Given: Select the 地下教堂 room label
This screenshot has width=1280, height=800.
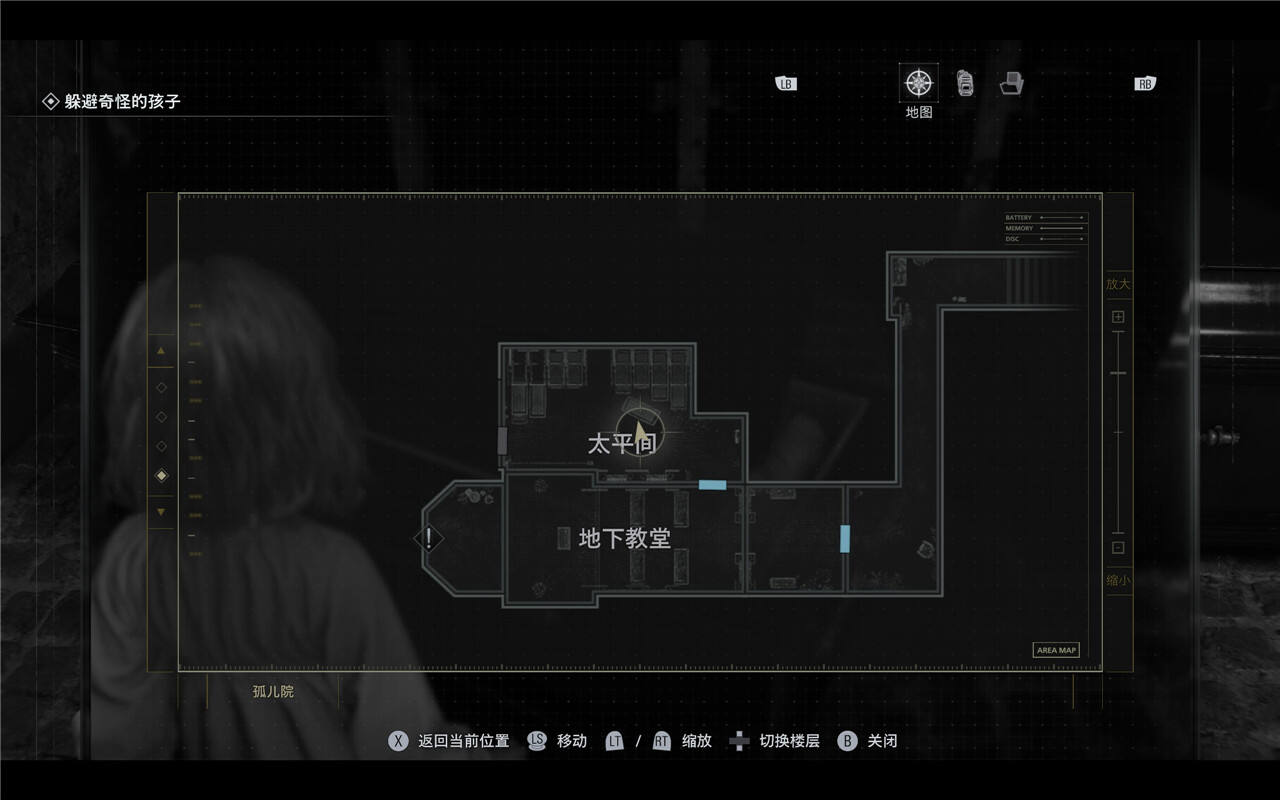Looking at the screenshot, I should (x=624, y=538).
